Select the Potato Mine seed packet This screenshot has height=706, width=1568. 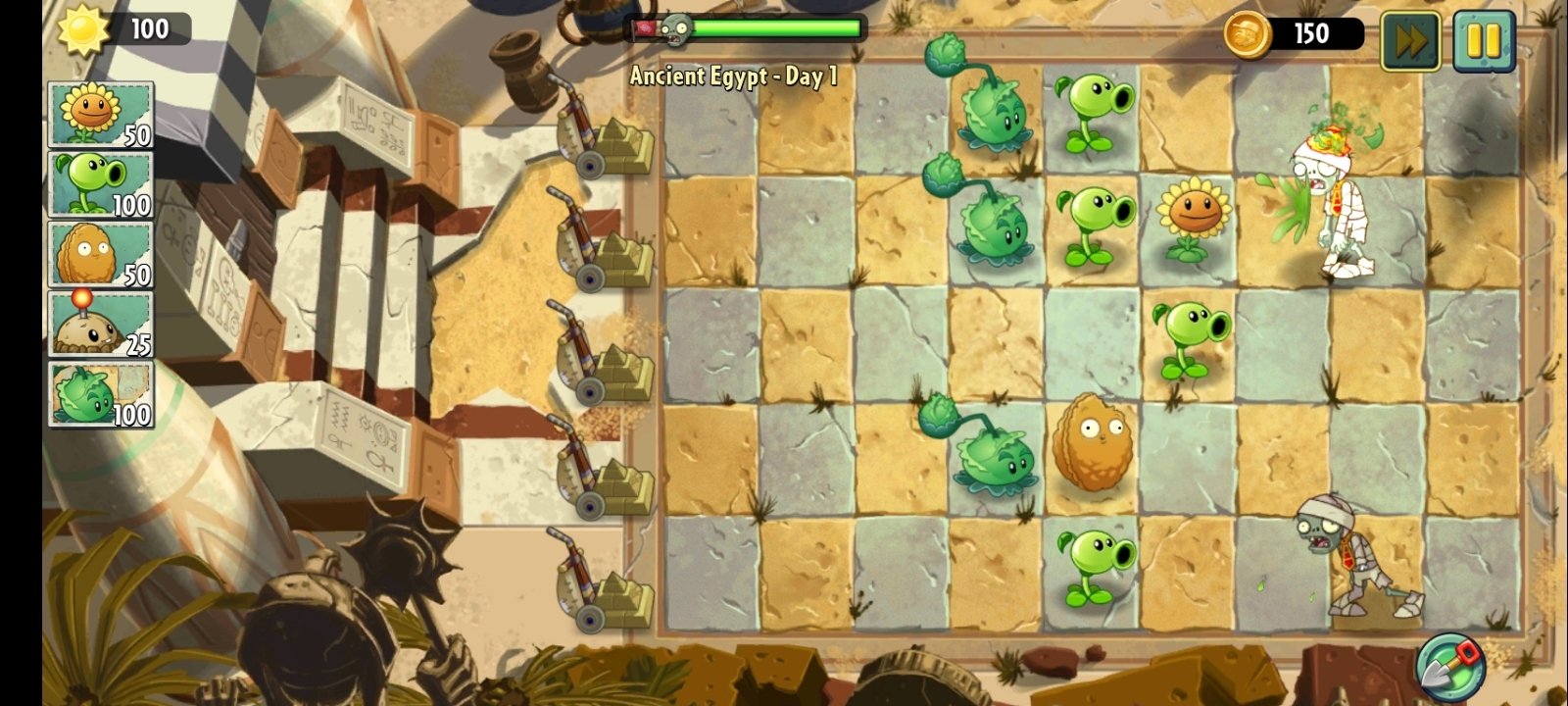pos(101,324)
